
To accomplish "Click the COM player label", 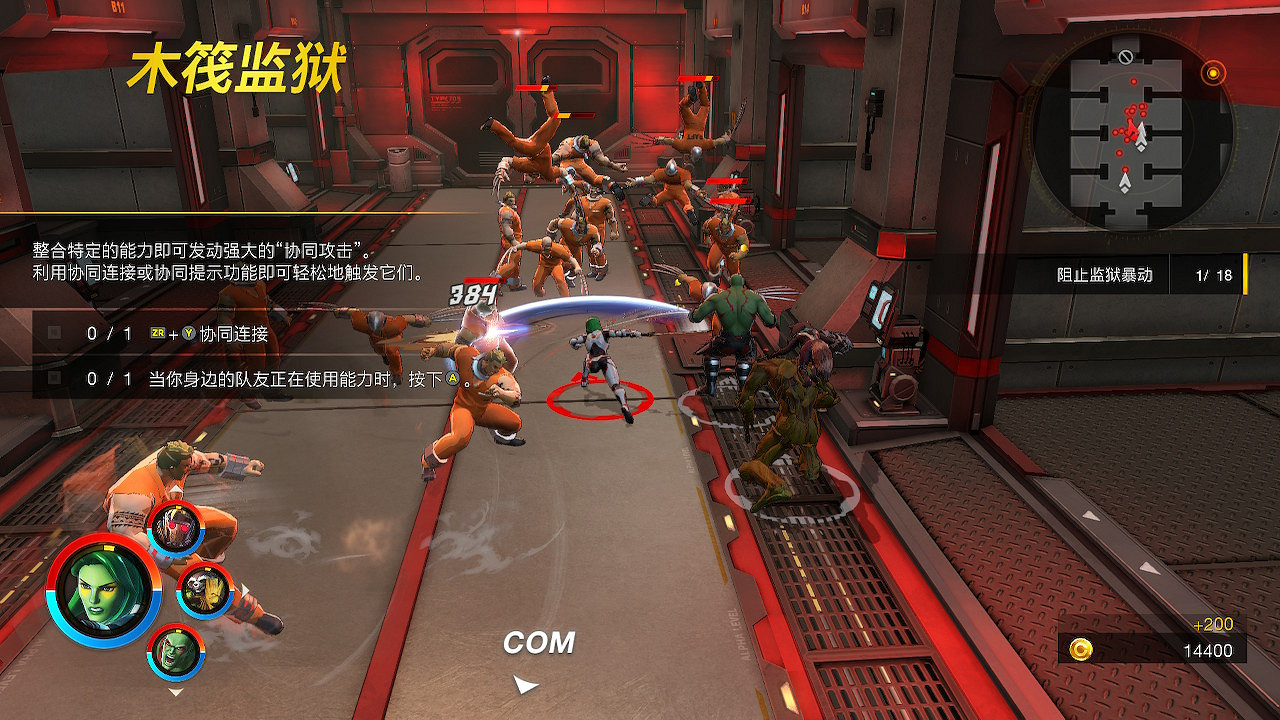I will (540, 643).
